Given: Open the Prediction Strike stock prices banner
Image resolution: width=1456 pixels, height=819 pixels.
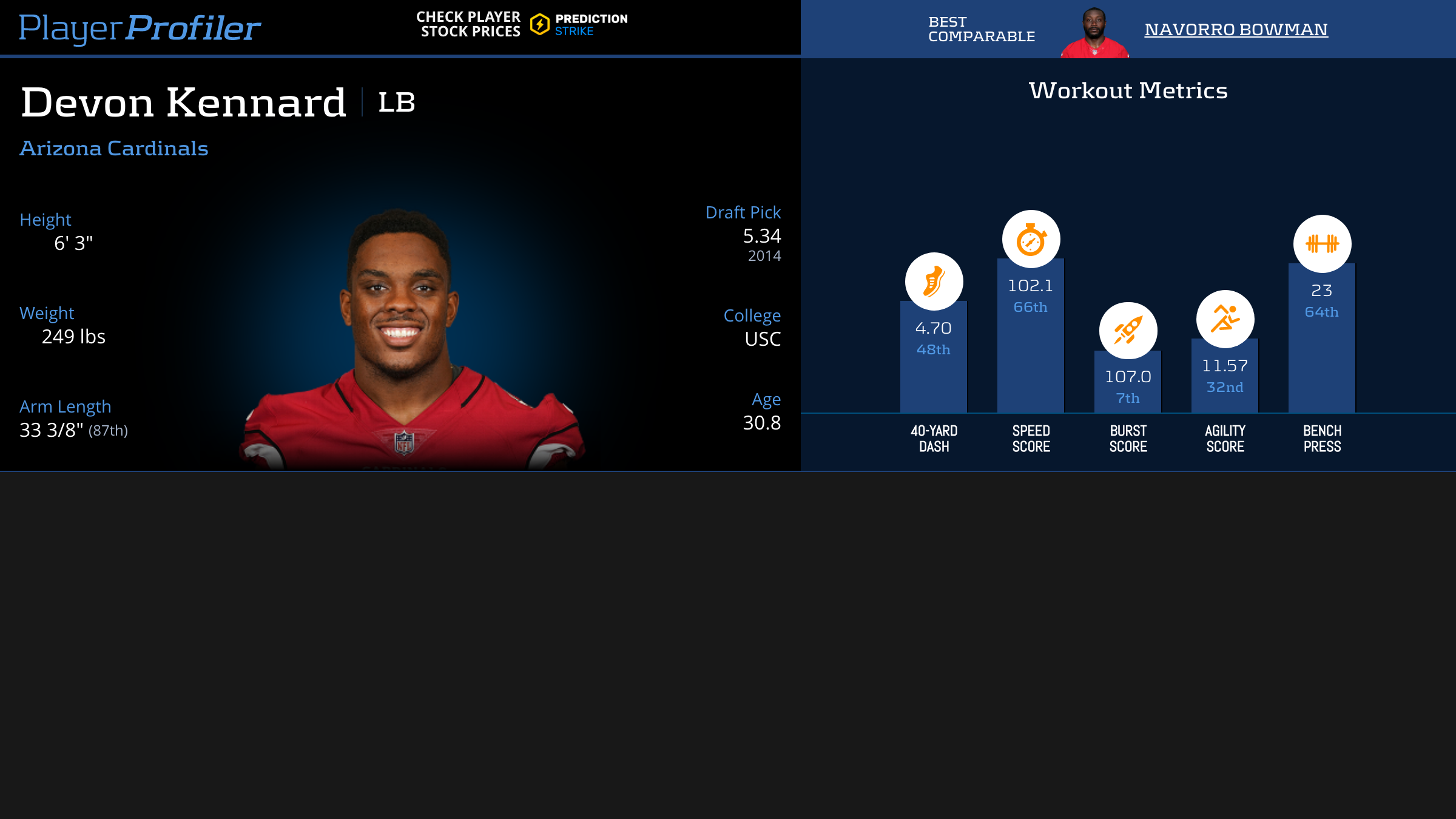Looking at the screenshot, I should (522, 25).
